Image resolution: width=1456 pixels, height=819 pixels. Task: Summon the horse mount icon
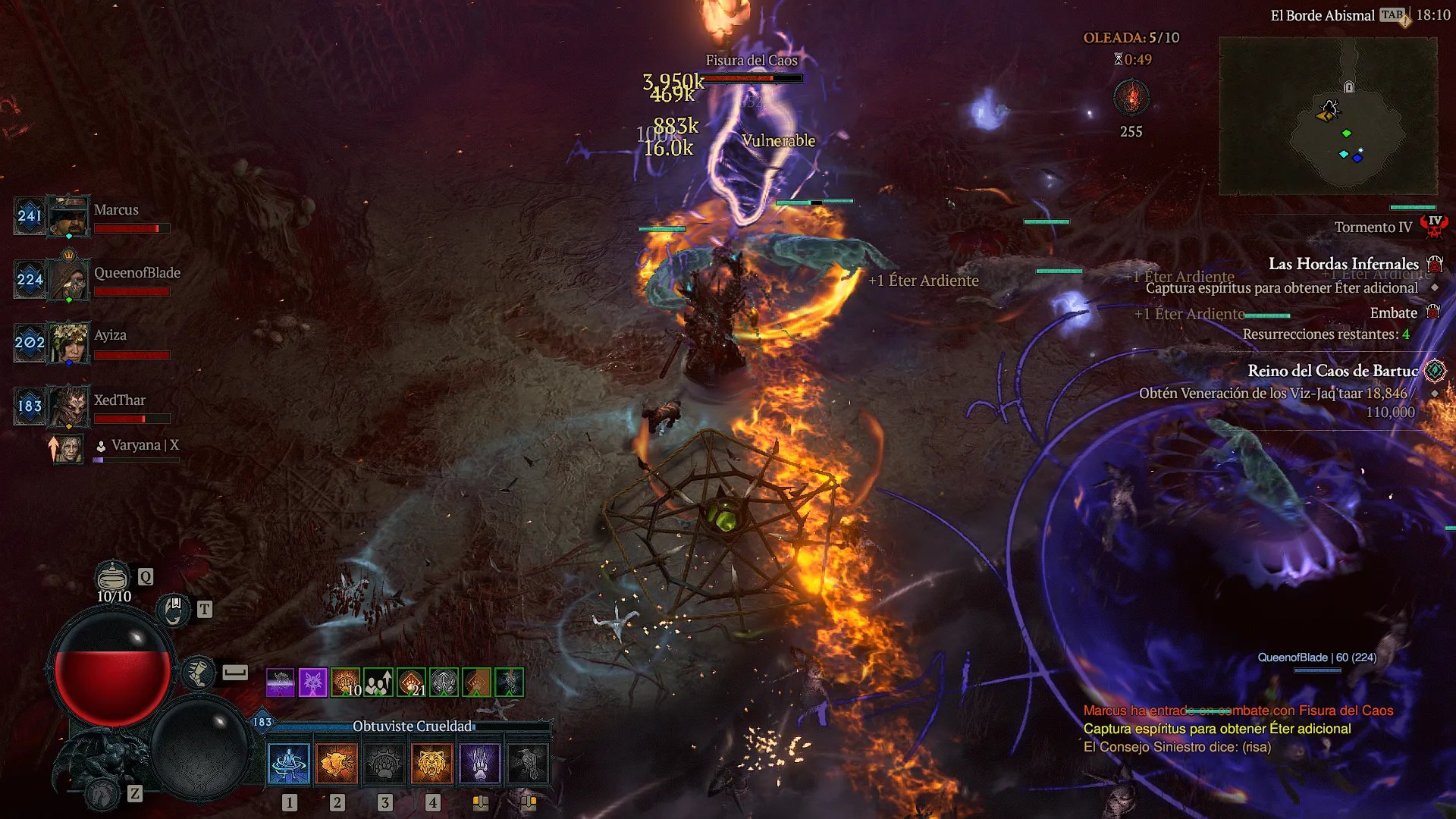coord(102,794)
